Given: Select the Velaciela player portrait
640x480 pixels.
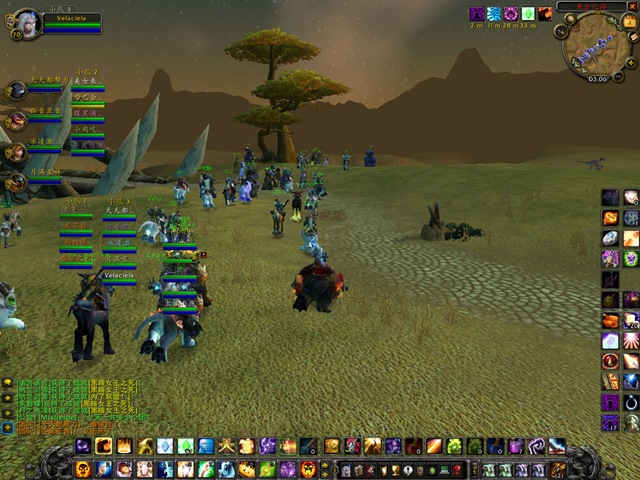Looking at the screenshot, I should 27,22.
